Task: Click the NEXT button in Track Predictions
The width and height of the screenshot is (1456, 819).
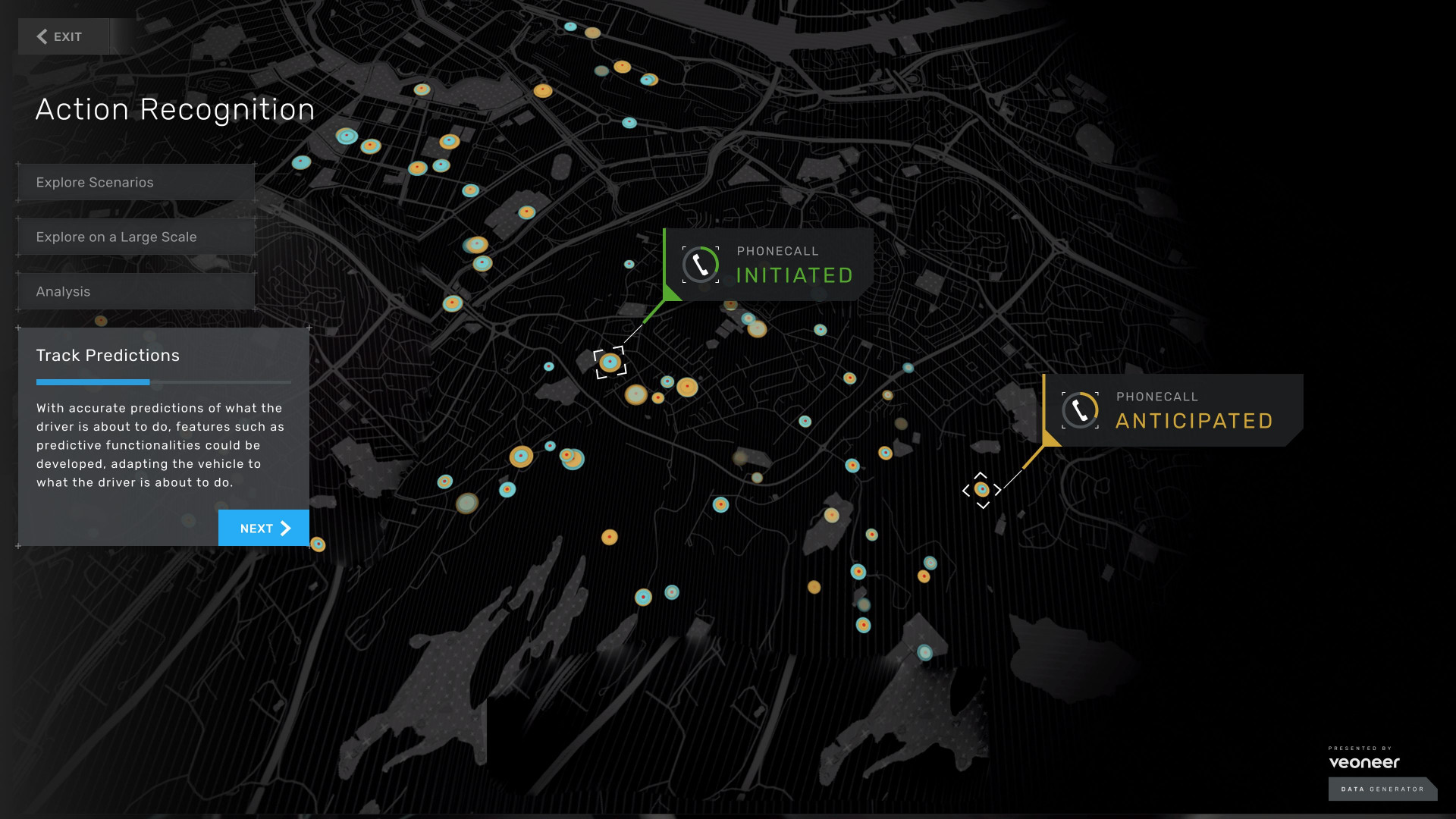Action: pos(263,528)
